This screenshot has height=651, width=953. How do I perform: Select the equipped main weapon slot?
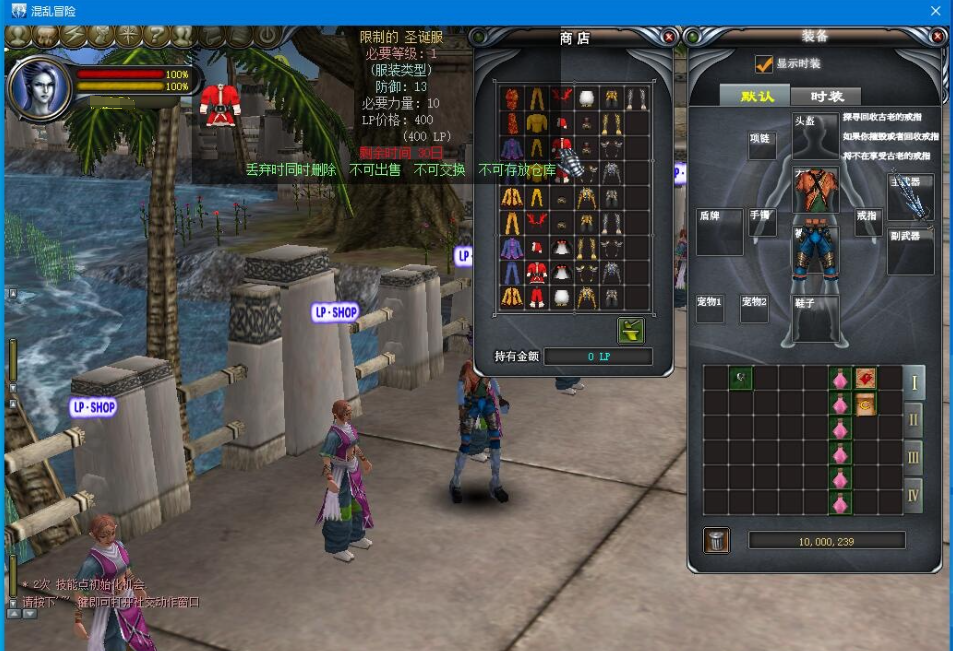(910, 197)
